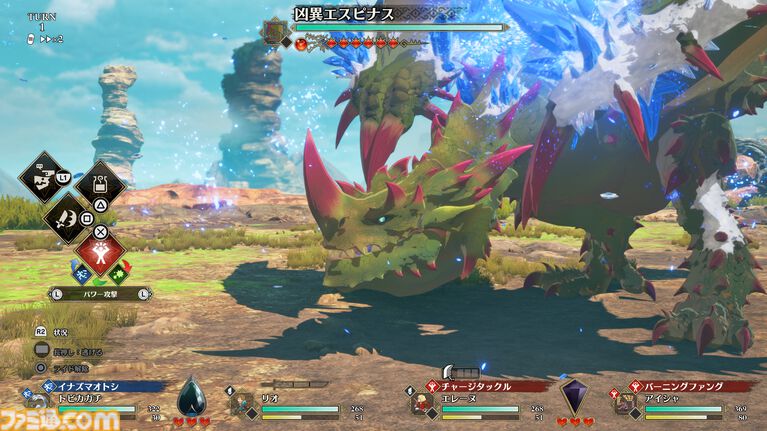Open the monstie swap command diamond
Image resolution: width=767 pixels, height=431 pixels.
(42, 178)
